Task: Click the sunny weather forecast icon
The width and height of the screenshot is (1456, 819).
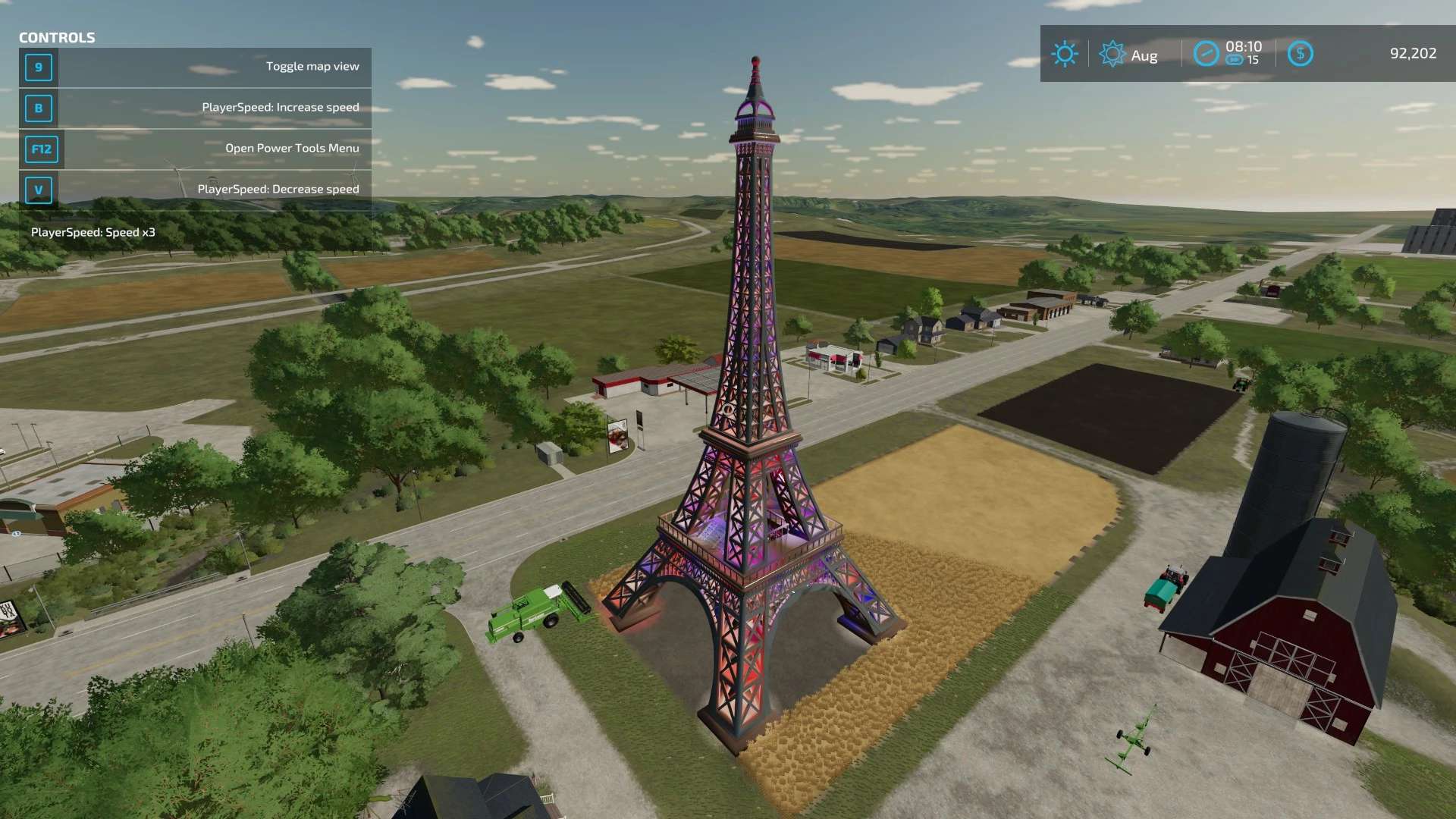Action: click(1064, 54)
